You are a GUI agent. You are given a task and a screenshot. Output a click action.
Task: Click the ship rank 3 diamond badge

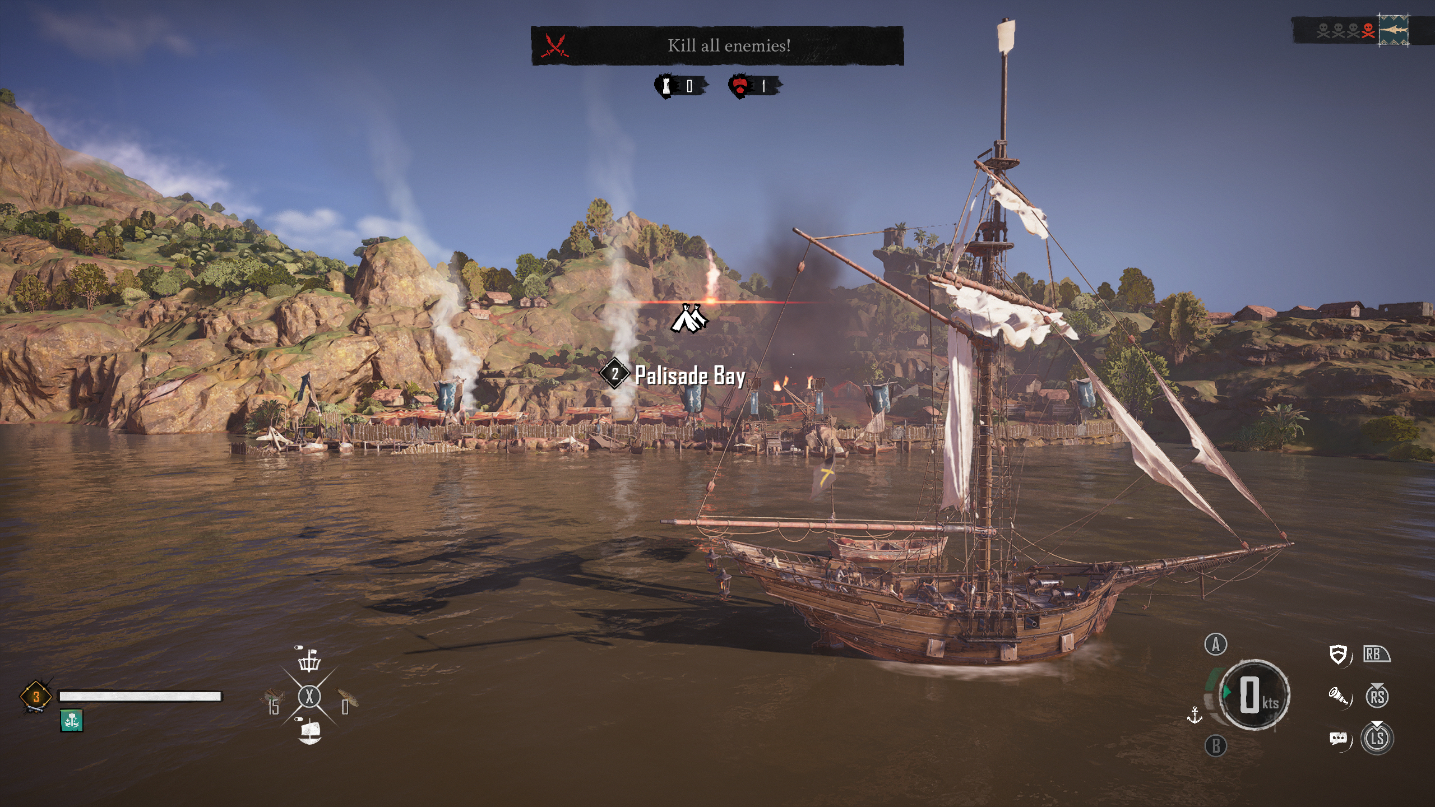(36, 696)
